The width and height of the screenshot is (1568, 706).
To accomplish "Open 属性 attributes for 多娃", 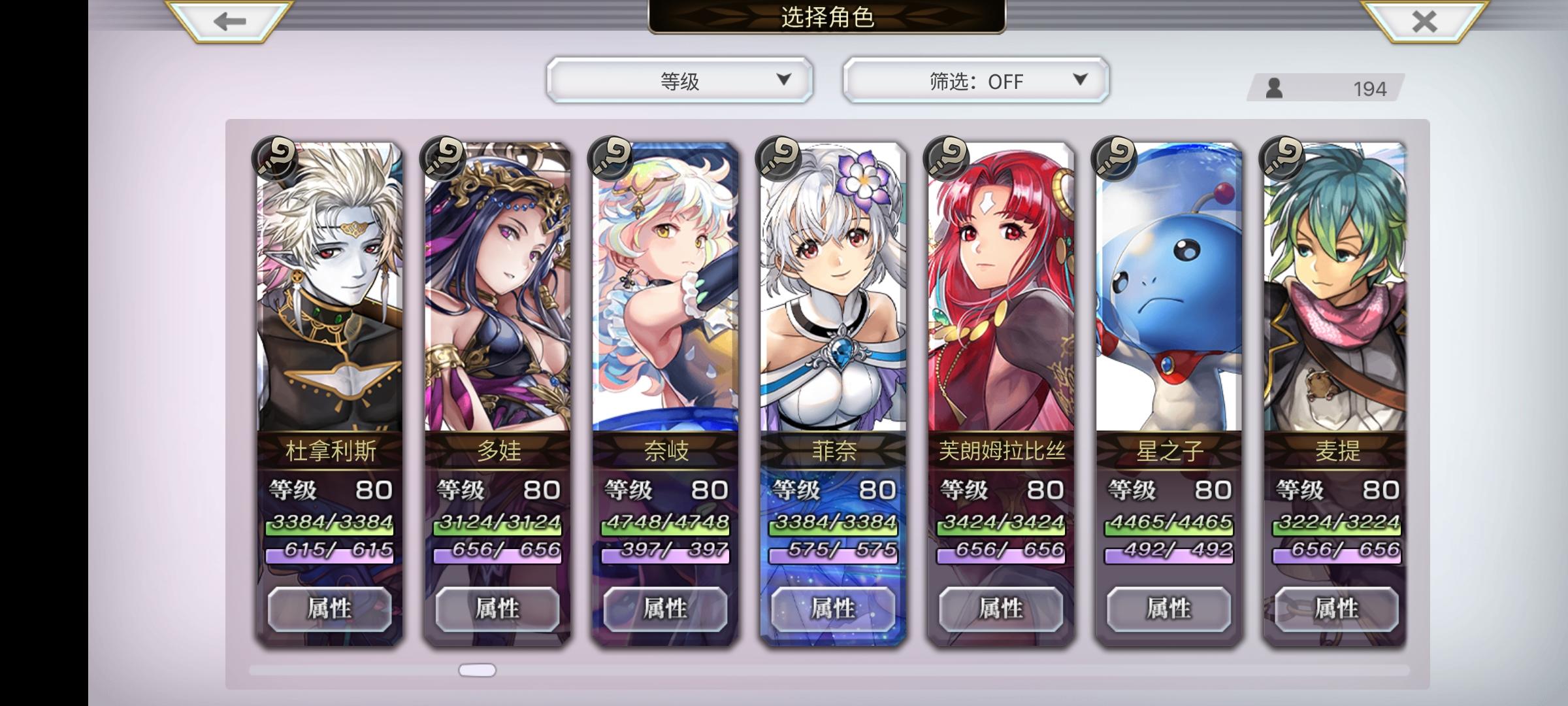I will coord(498,608).
